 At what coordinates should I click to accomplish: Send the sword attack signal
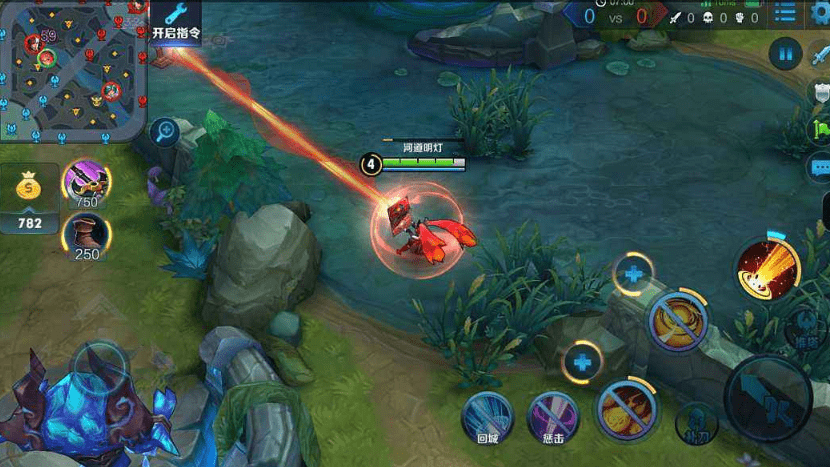click(x=820, y=55)
